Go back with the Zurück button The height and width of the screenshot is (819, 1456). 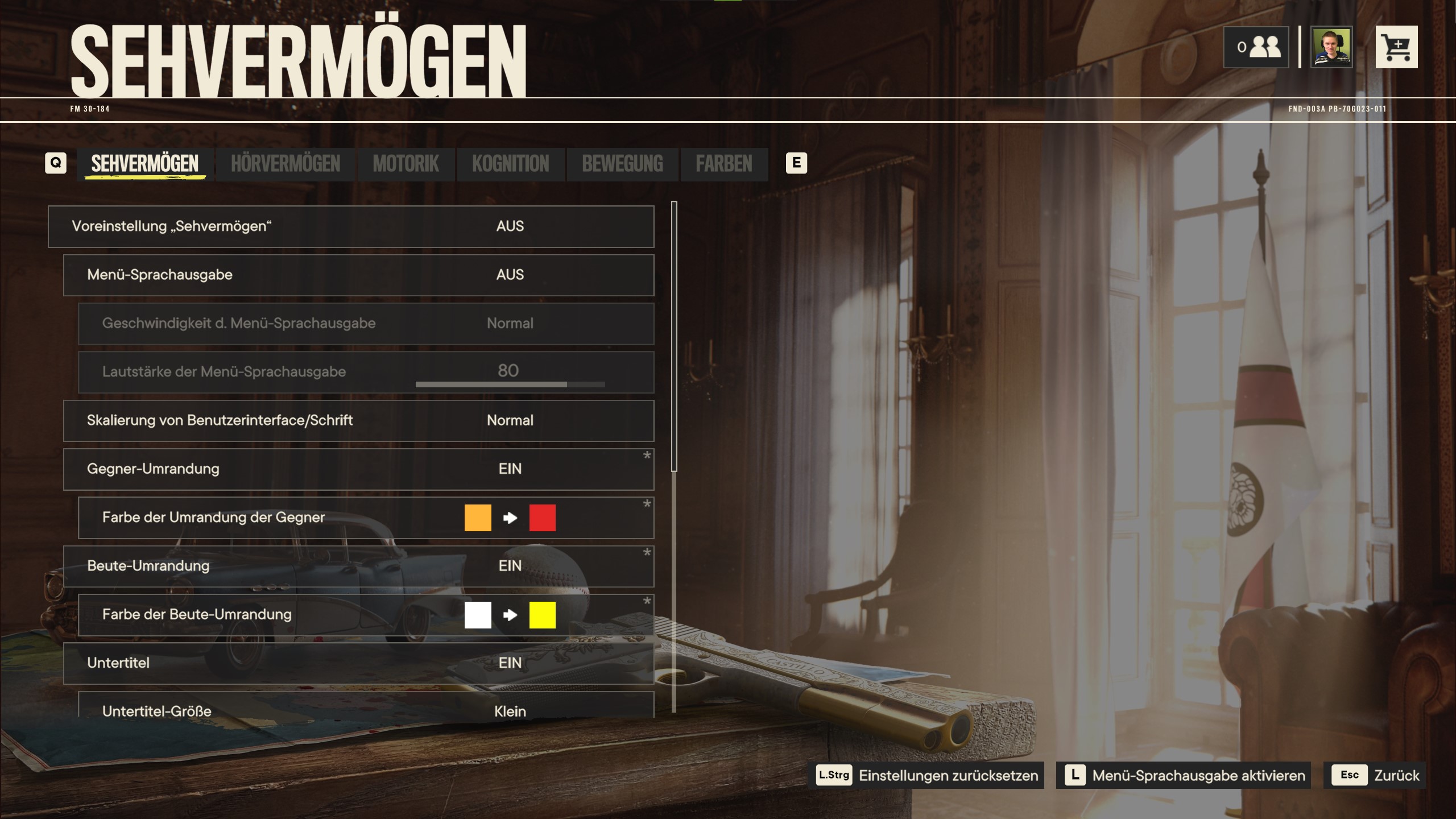tap(1374, 775)
